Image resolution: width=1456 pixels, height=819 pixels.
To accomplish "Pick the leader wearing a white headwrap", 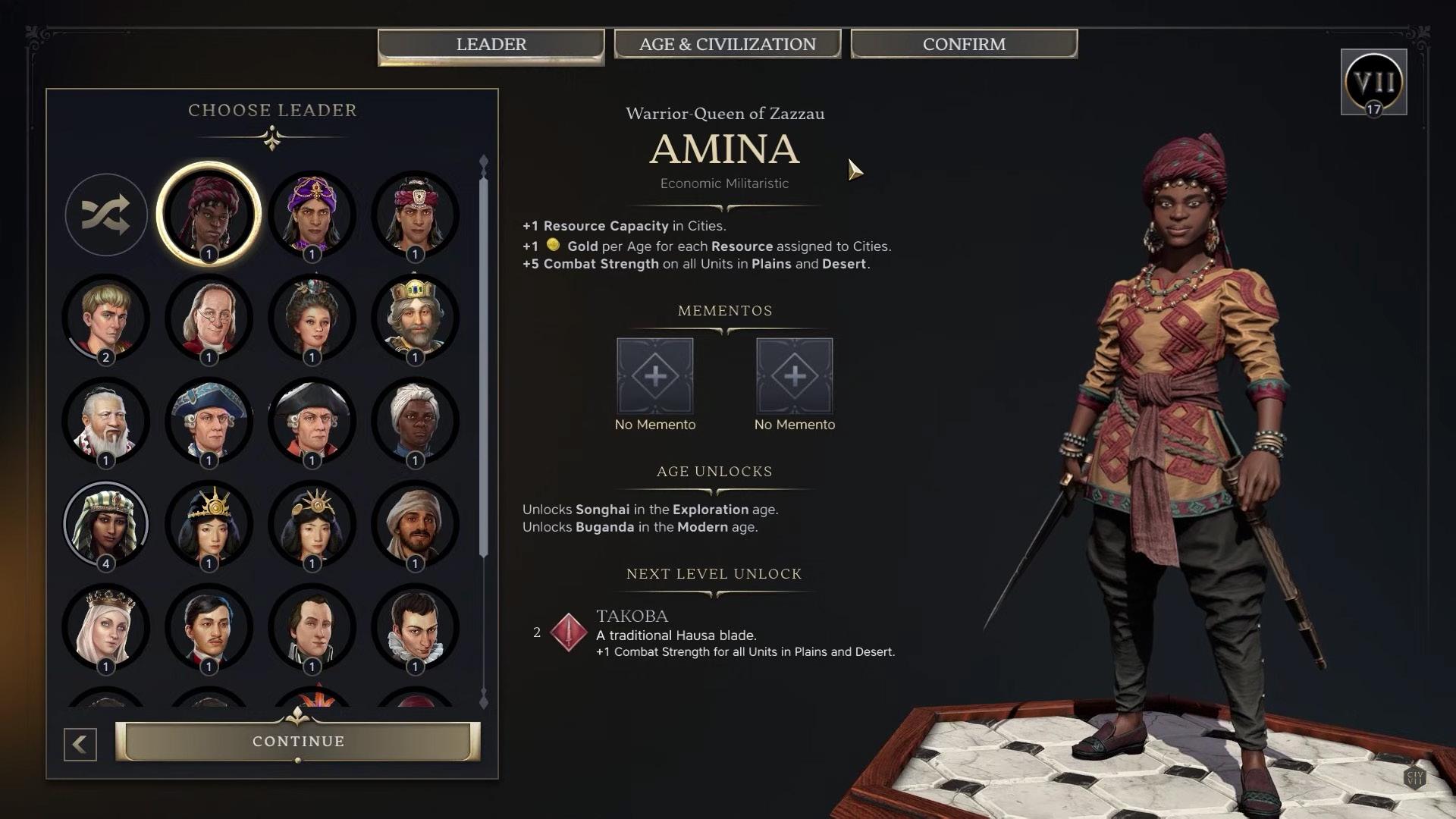I will tap(415, 421).
